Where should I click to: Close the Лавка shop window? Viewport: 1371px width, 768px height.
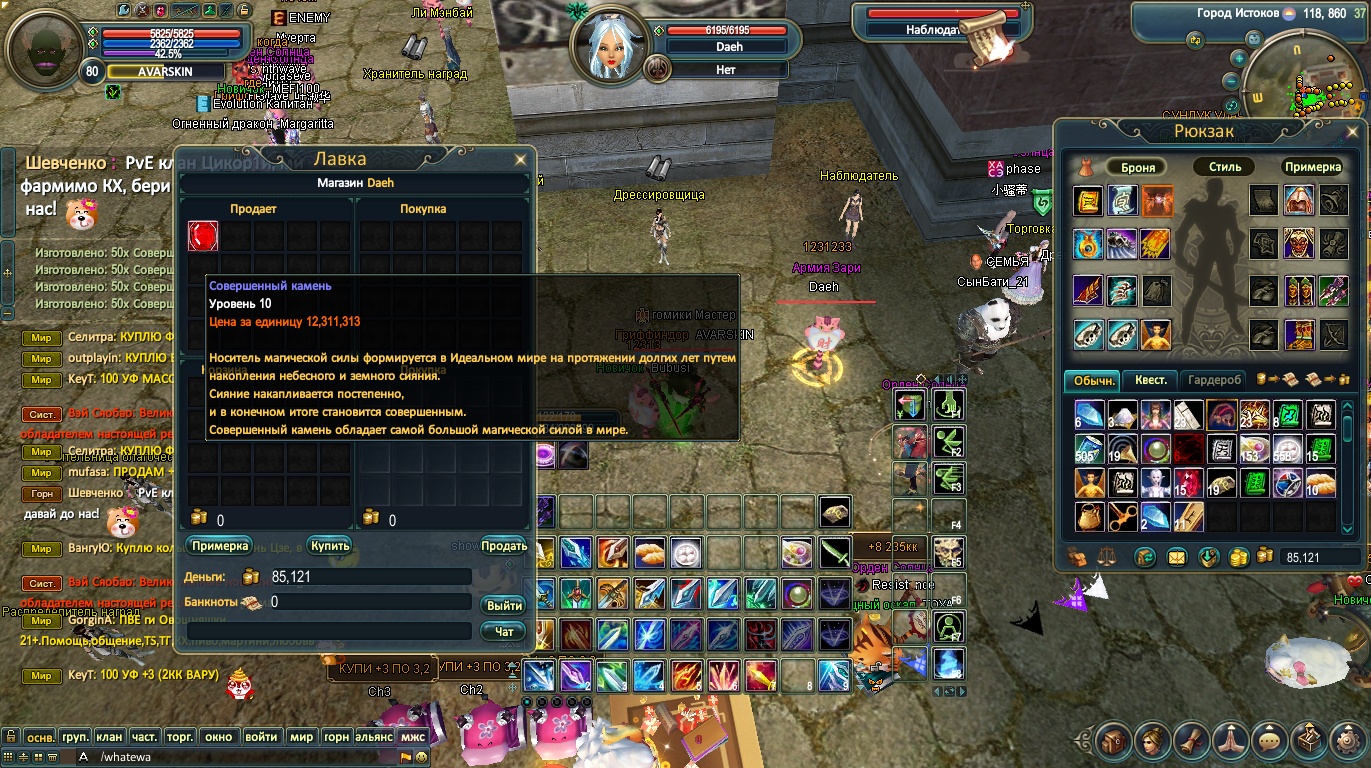(520, 160)
